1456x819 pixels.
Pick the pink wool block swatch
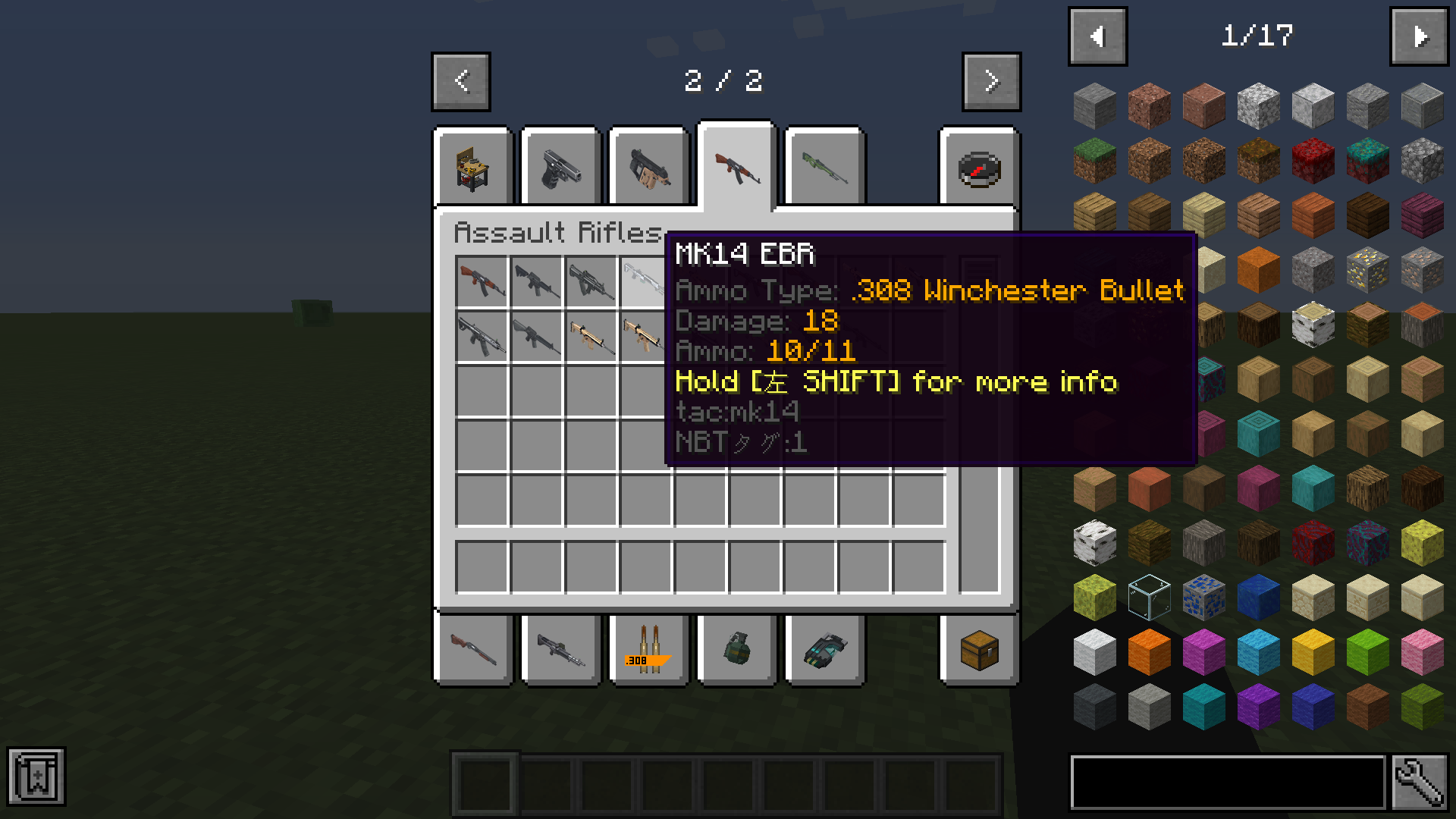pyautogui.click(x=1422, y=651)
